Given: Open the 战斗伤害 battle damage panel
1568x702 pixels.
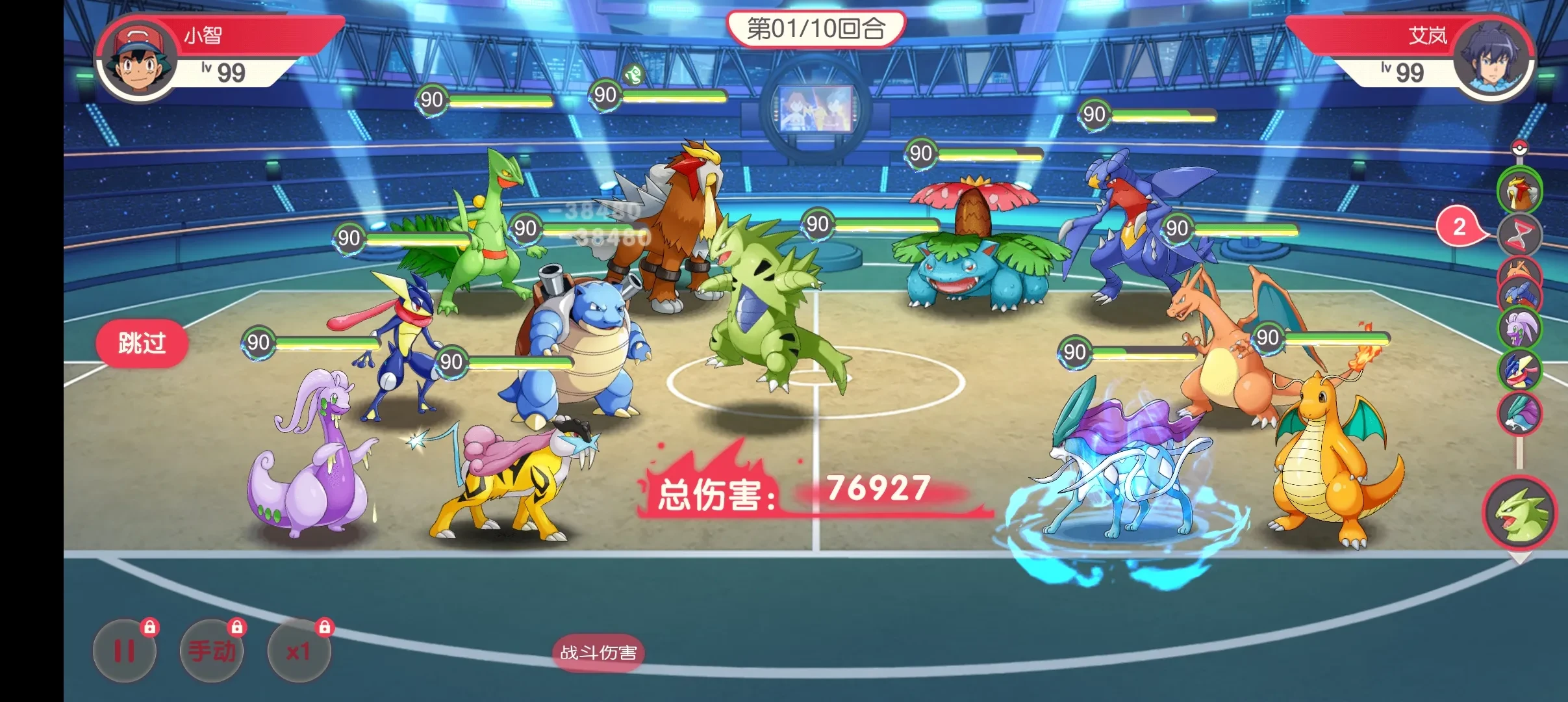Looking at the screenshot, I should pos(598,653).
